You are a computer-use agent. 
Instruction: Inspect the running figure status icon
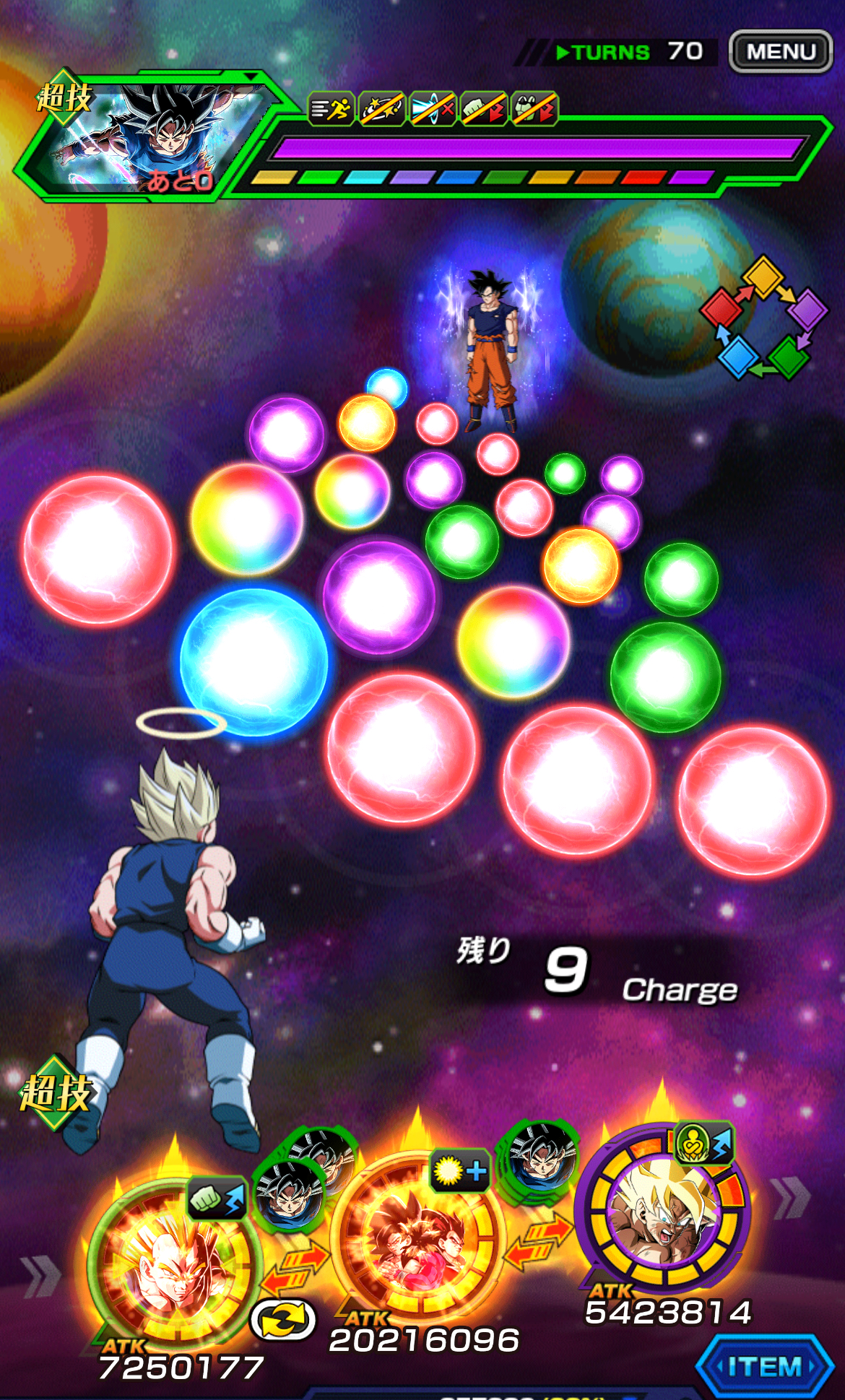point(331,110)
